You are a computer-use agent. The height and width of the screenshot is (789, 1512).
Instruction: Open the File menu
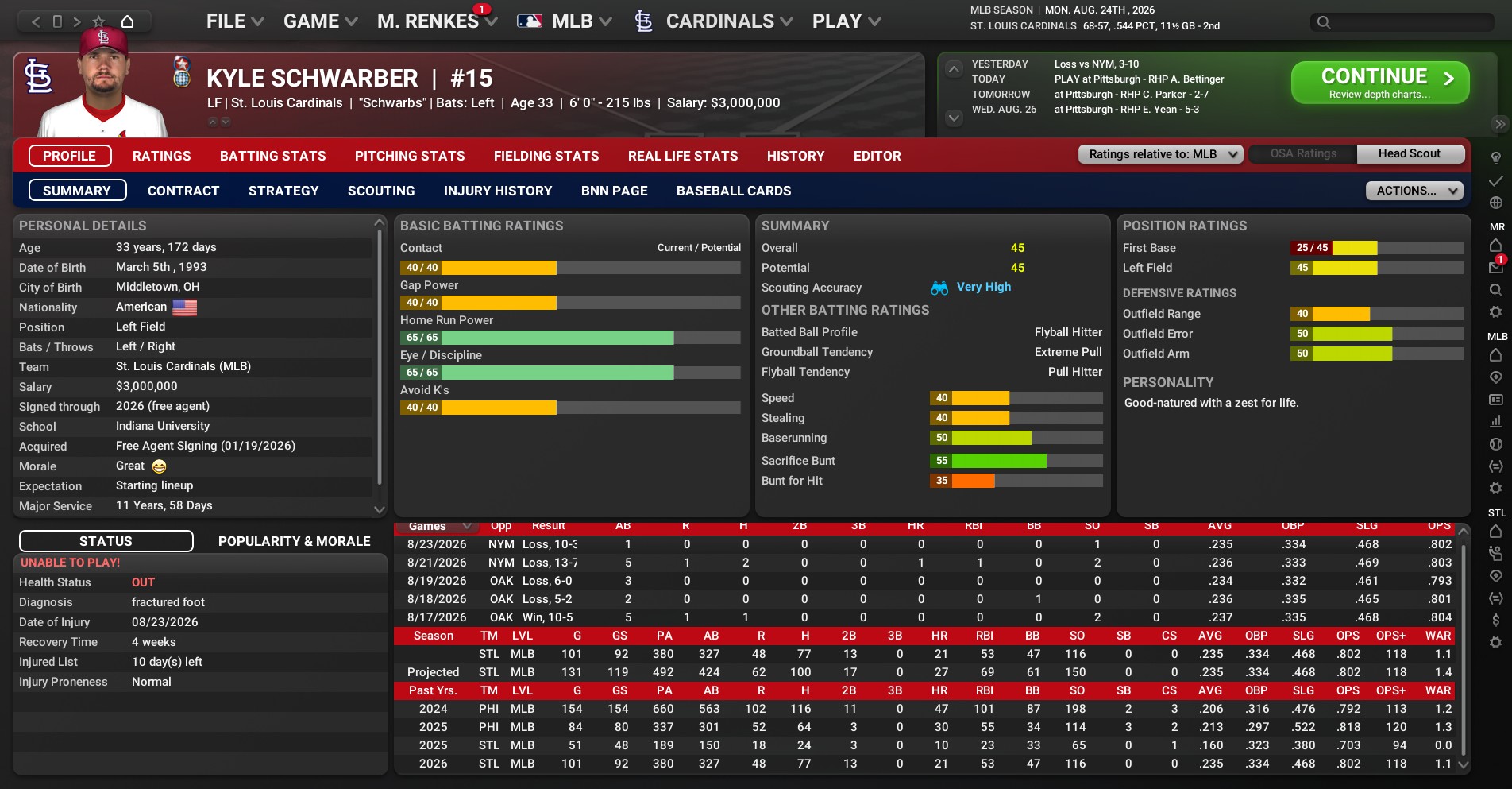(x=234, y=21)
